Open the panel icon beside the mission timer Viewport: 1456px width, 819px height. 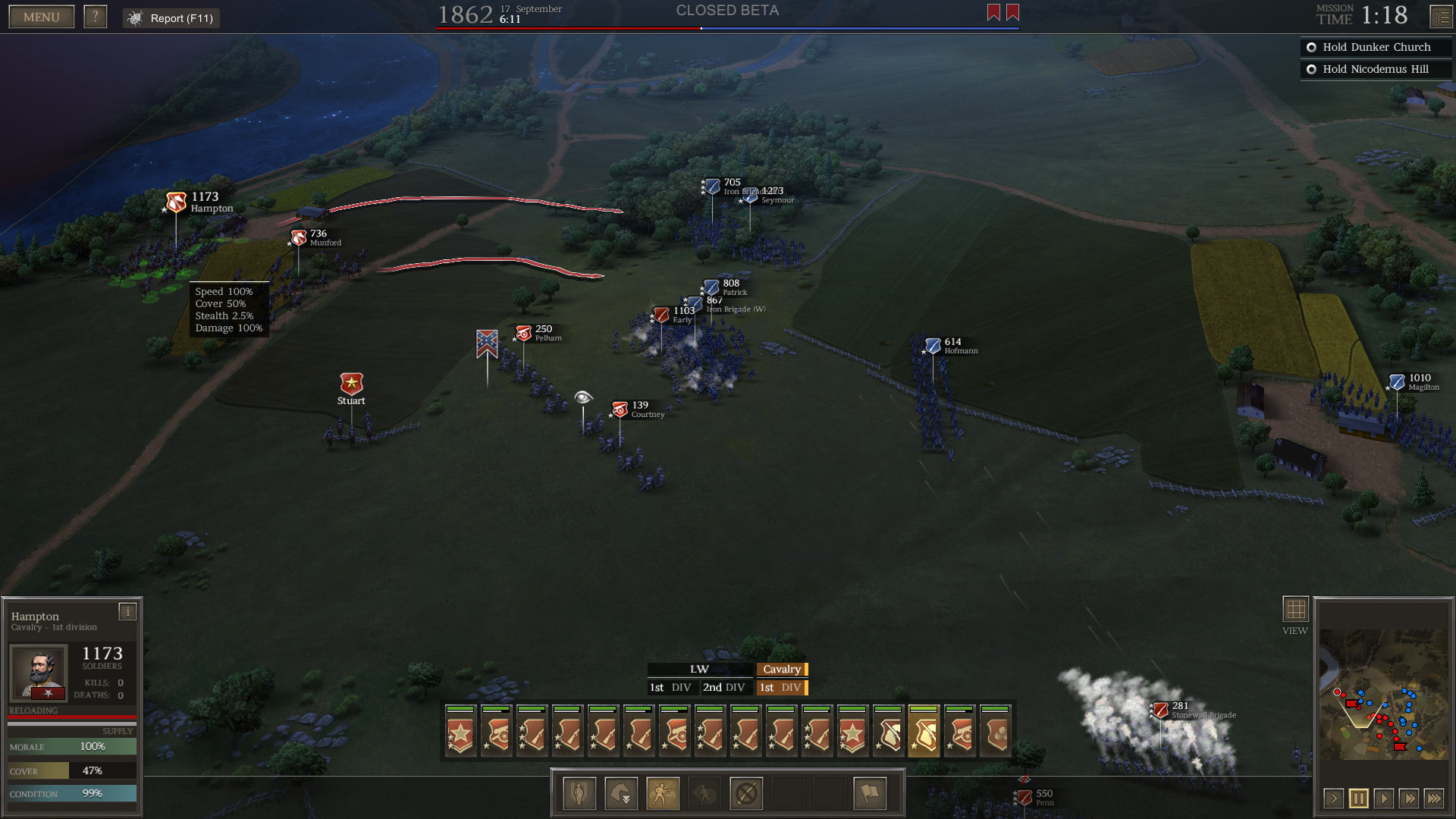(1439, 16)
